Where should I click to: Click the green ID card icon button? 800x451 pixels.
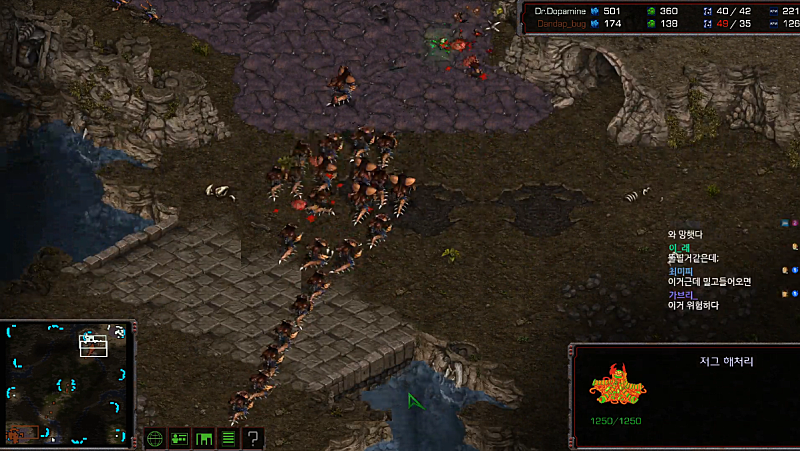(180, 437)
